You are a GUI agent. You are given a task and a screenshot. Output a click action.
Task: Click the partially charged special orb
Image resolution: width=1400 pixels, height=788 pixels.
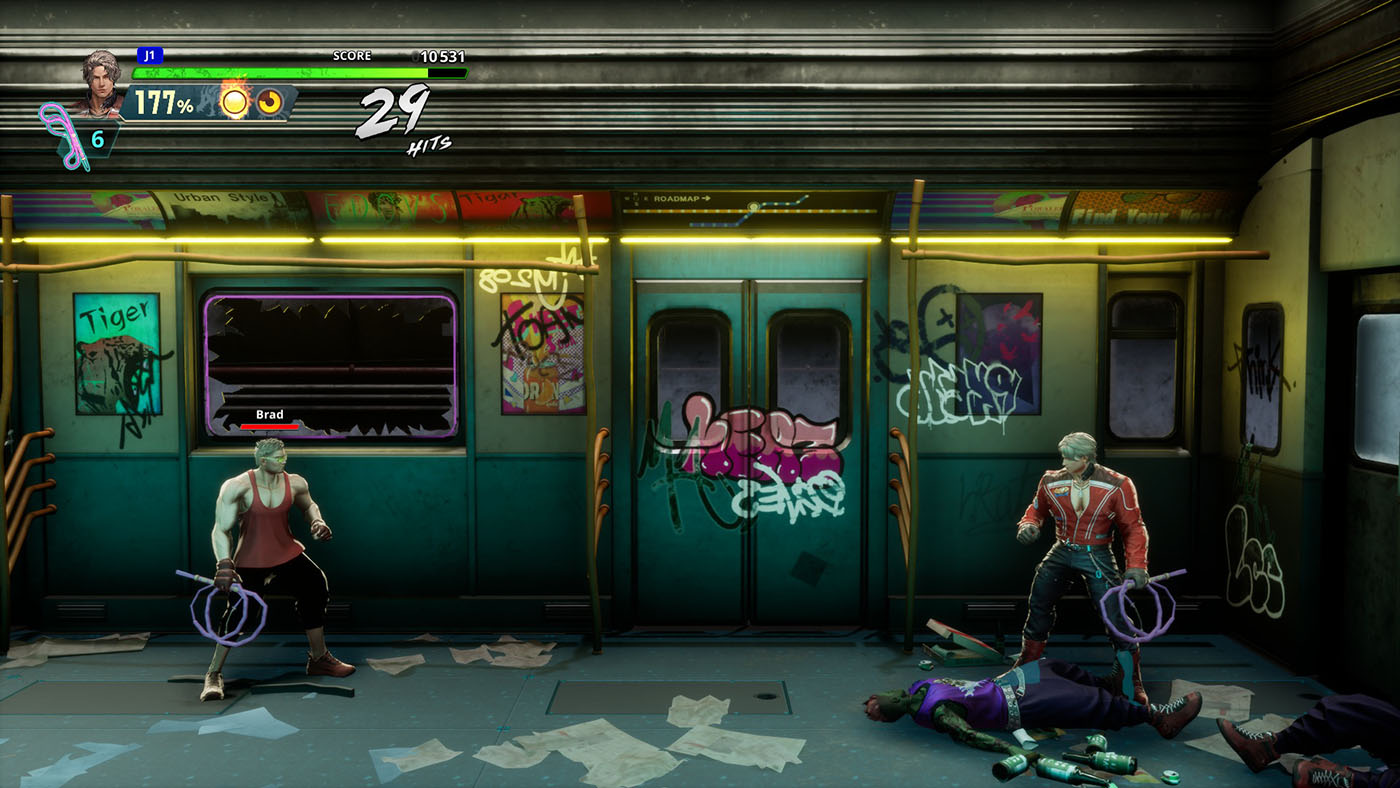coord(270,102)
